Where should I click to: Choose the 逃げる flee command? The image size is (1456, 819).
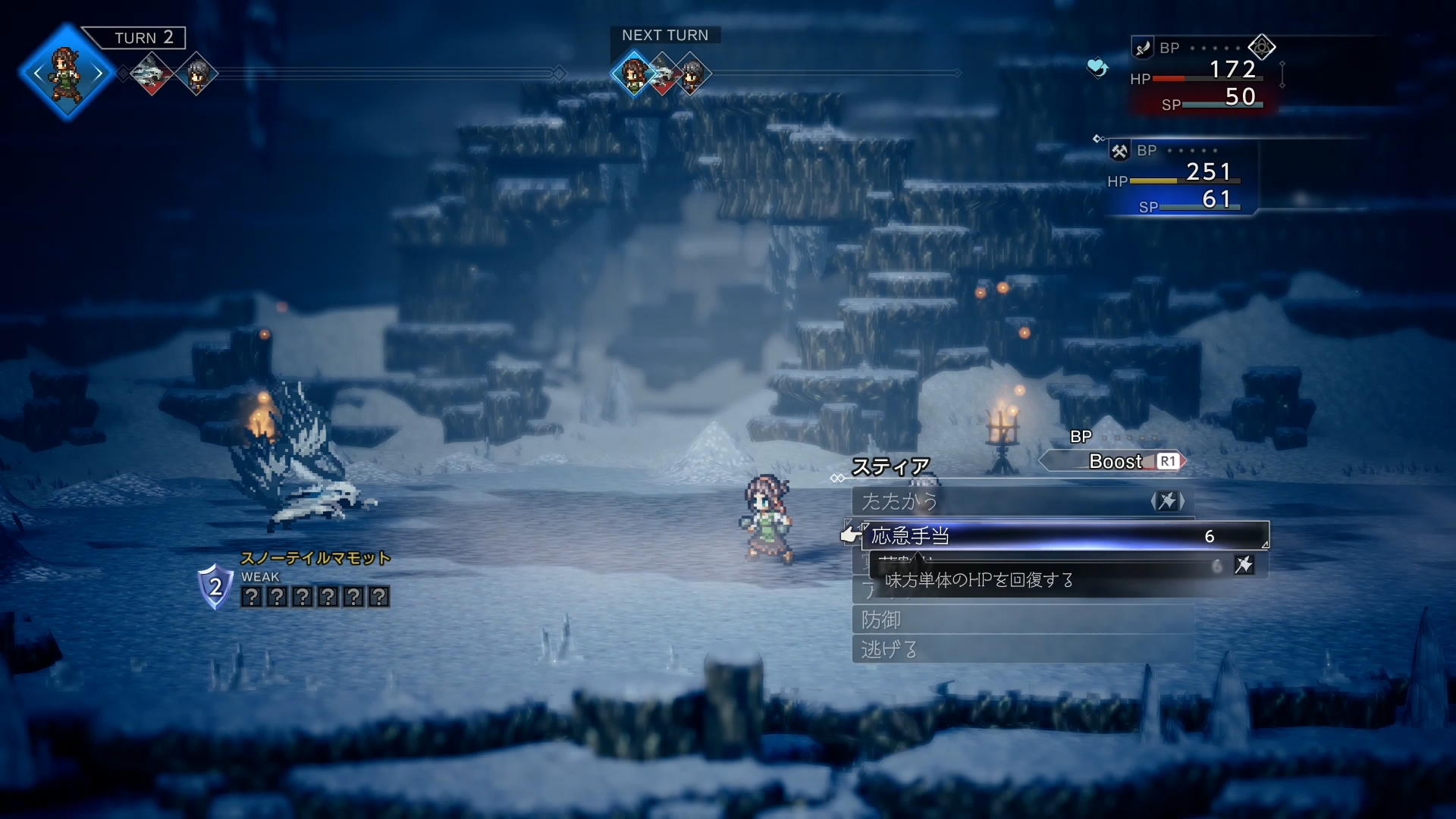pyautogui.click(x=1022, y=649)
